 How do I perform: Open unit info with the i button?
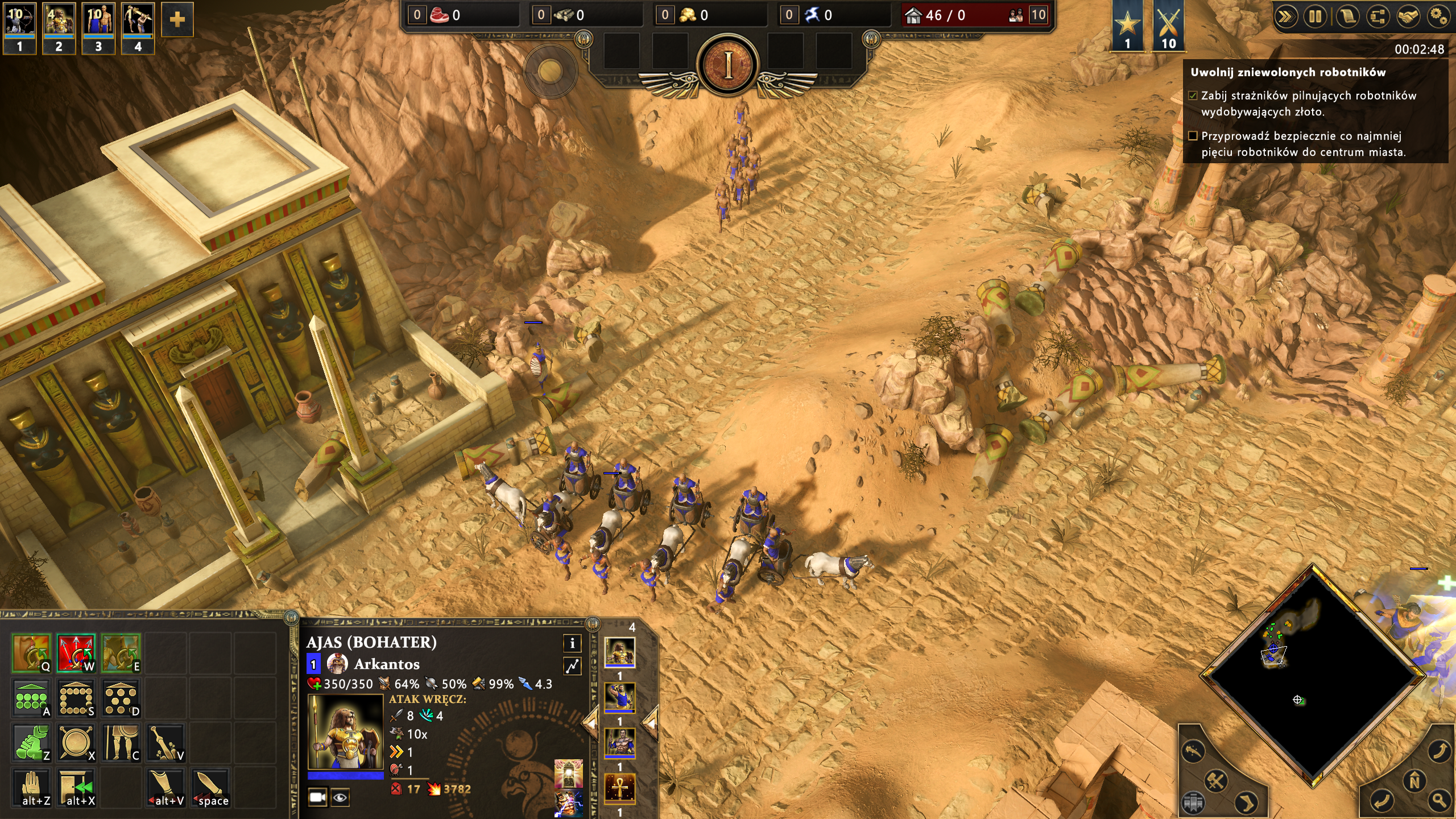click(x=572, y=643)
